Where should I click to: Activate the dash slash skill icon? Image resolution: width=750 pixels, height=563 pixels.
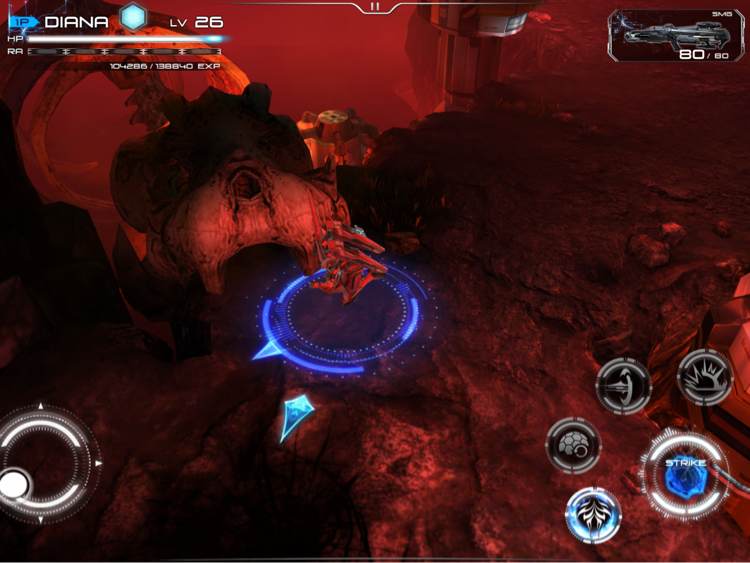[624, 384]
